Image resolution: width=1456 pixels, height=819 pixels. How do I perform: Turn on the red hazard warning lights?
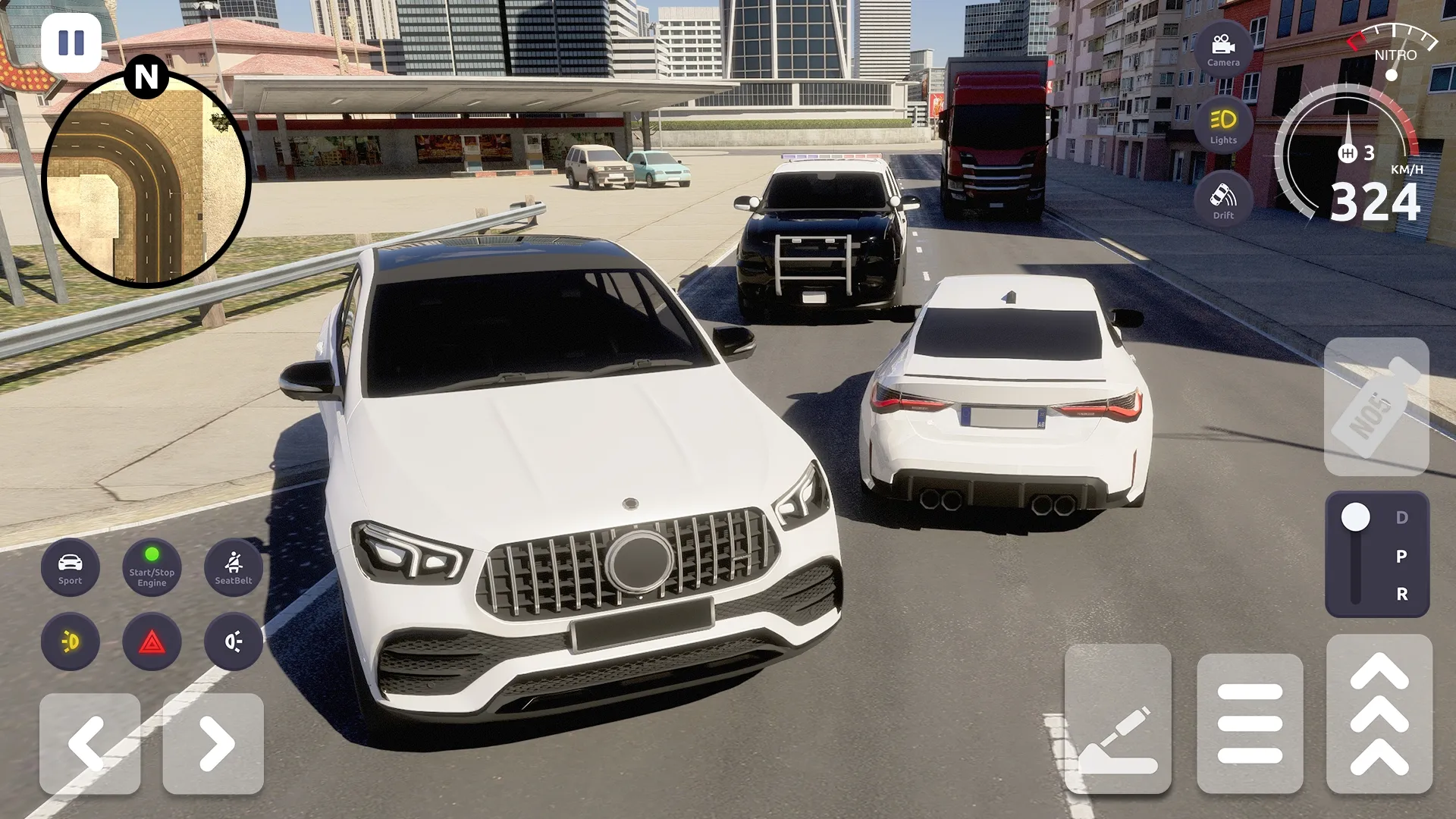[152, 642]
